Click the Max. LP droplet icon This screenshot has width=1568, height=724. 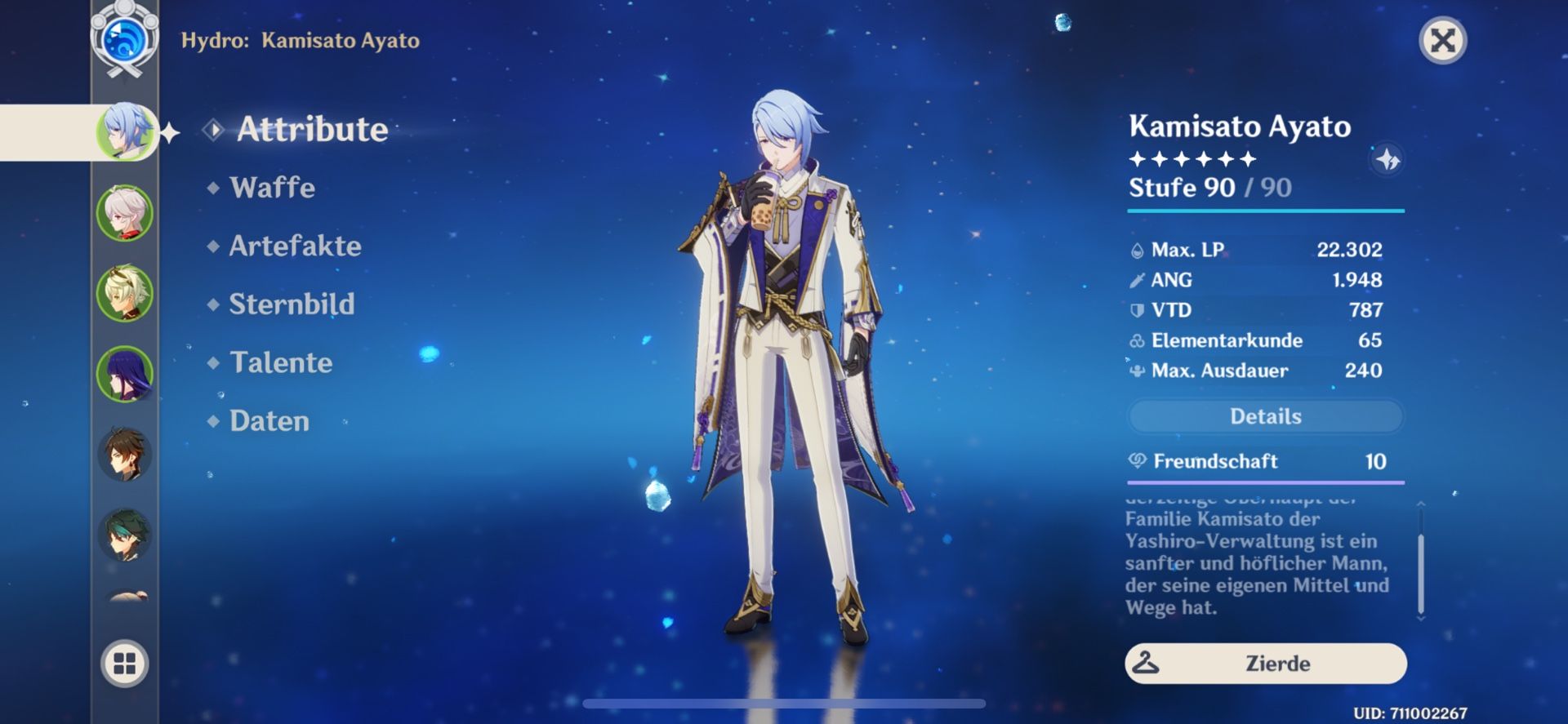pos(1137,250)
